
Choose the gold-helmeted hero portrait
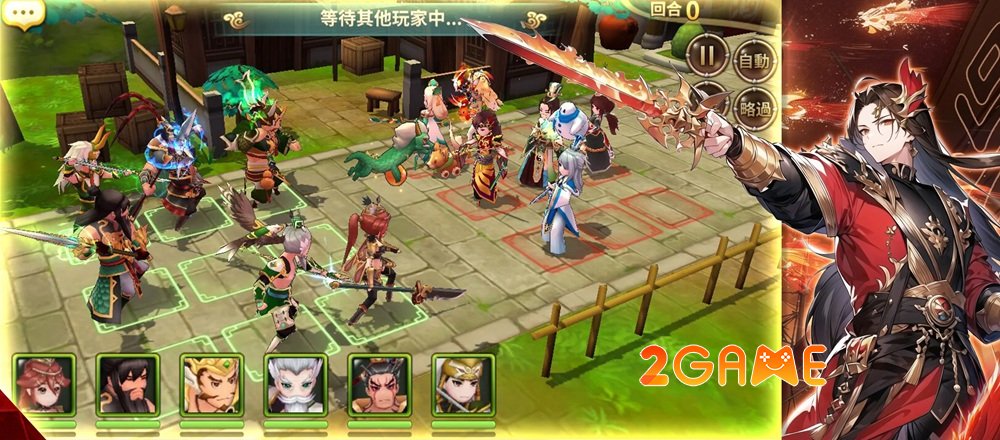coord(463,385)
